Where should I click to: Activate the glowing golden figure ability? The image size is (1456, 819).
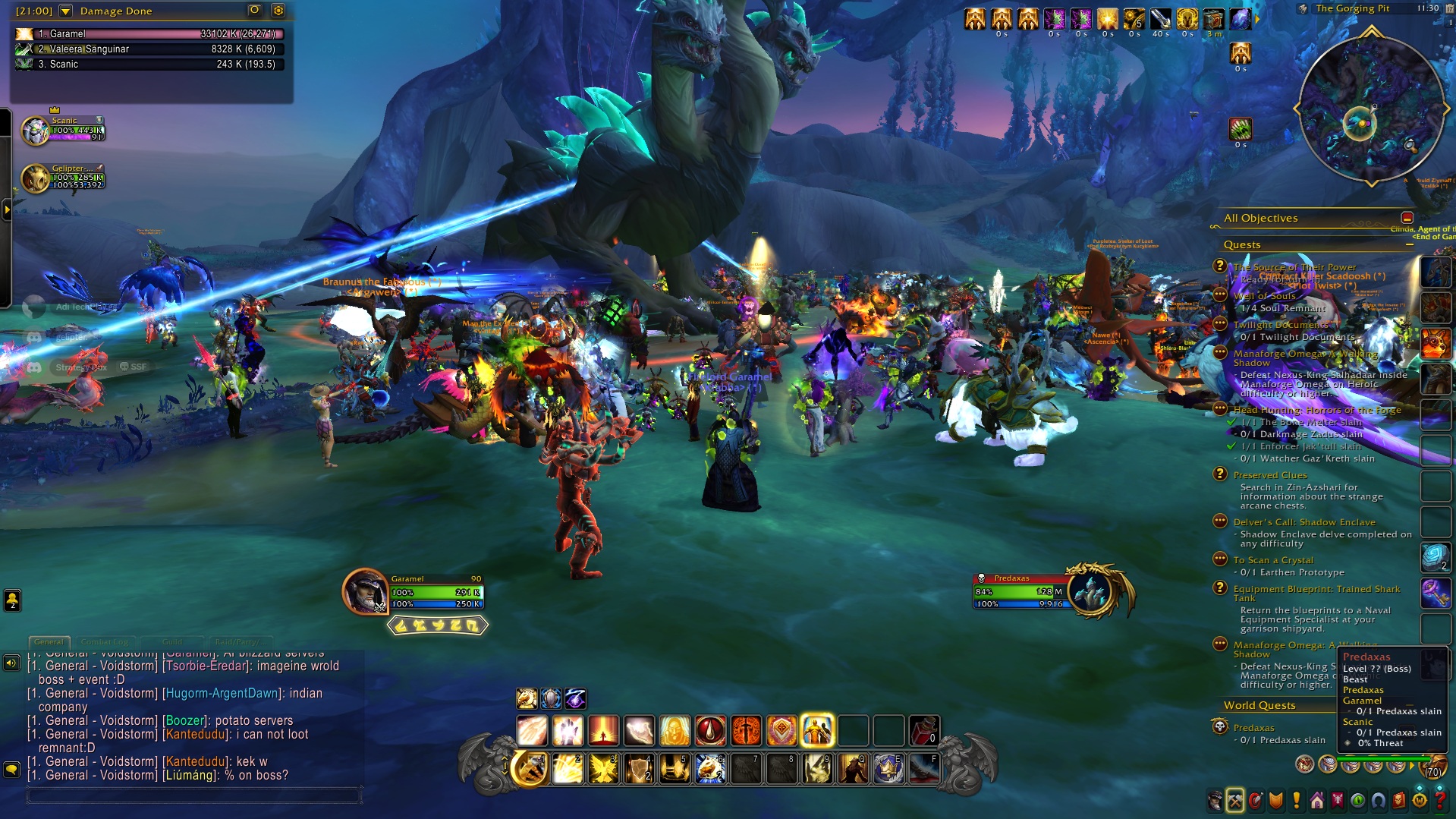pos(817,731)
